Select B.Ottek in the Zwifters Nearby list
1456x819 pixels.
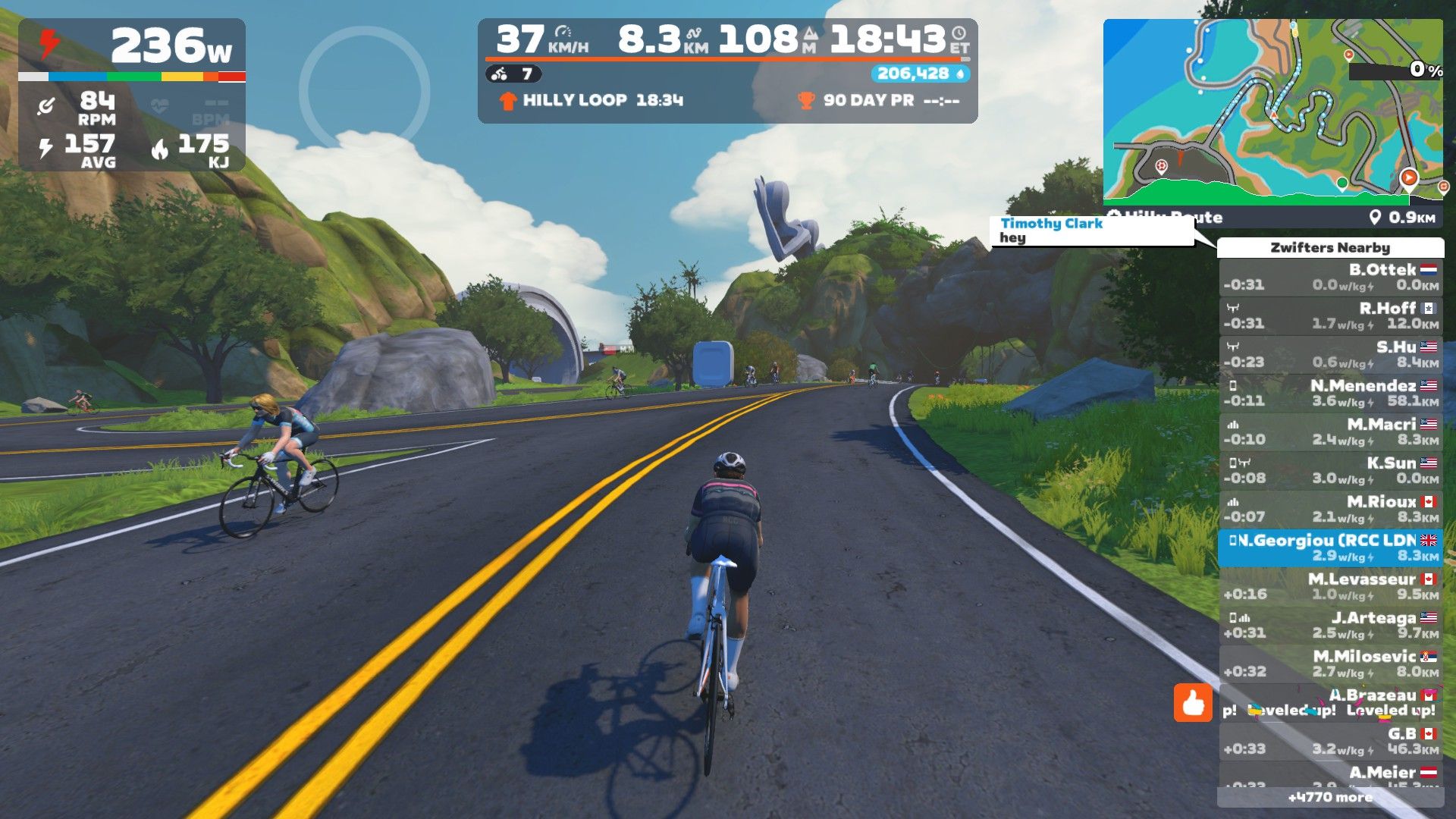tap(1330, 277)
